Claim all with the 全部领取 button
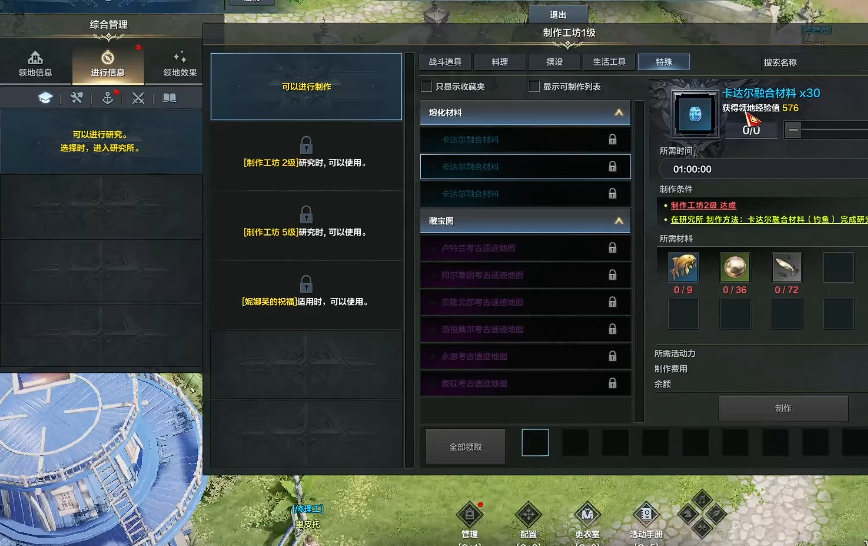This screenshot has height=546, width=868. 465,447
